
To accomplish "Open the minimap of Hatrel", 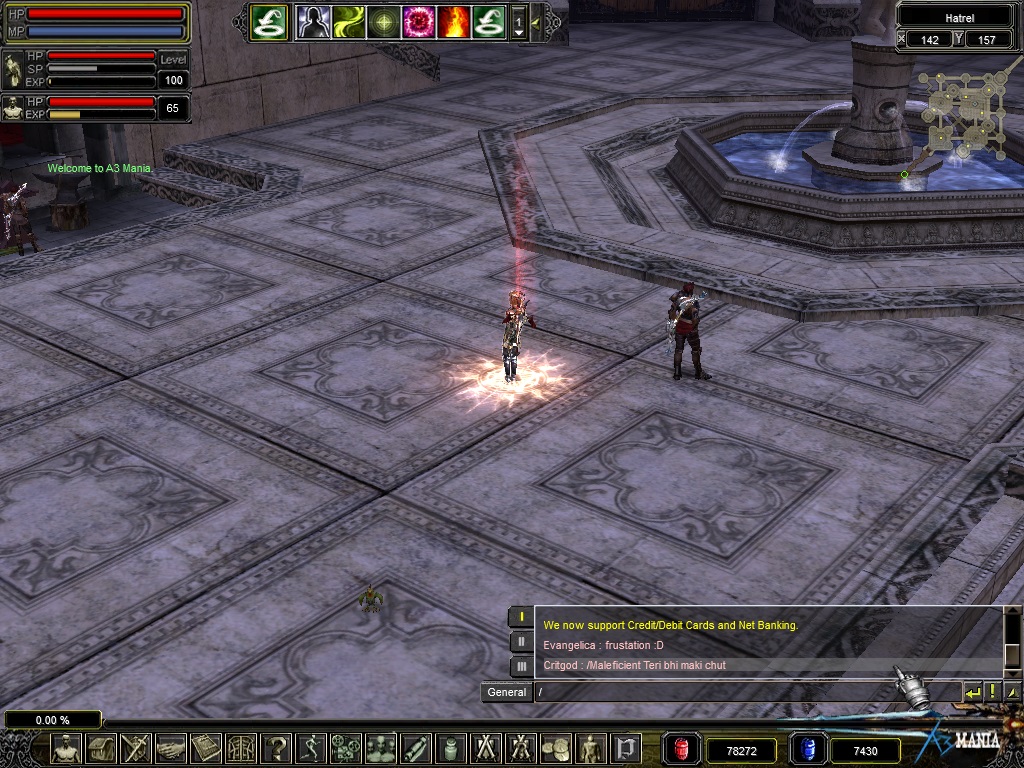I will coord(959,113).
